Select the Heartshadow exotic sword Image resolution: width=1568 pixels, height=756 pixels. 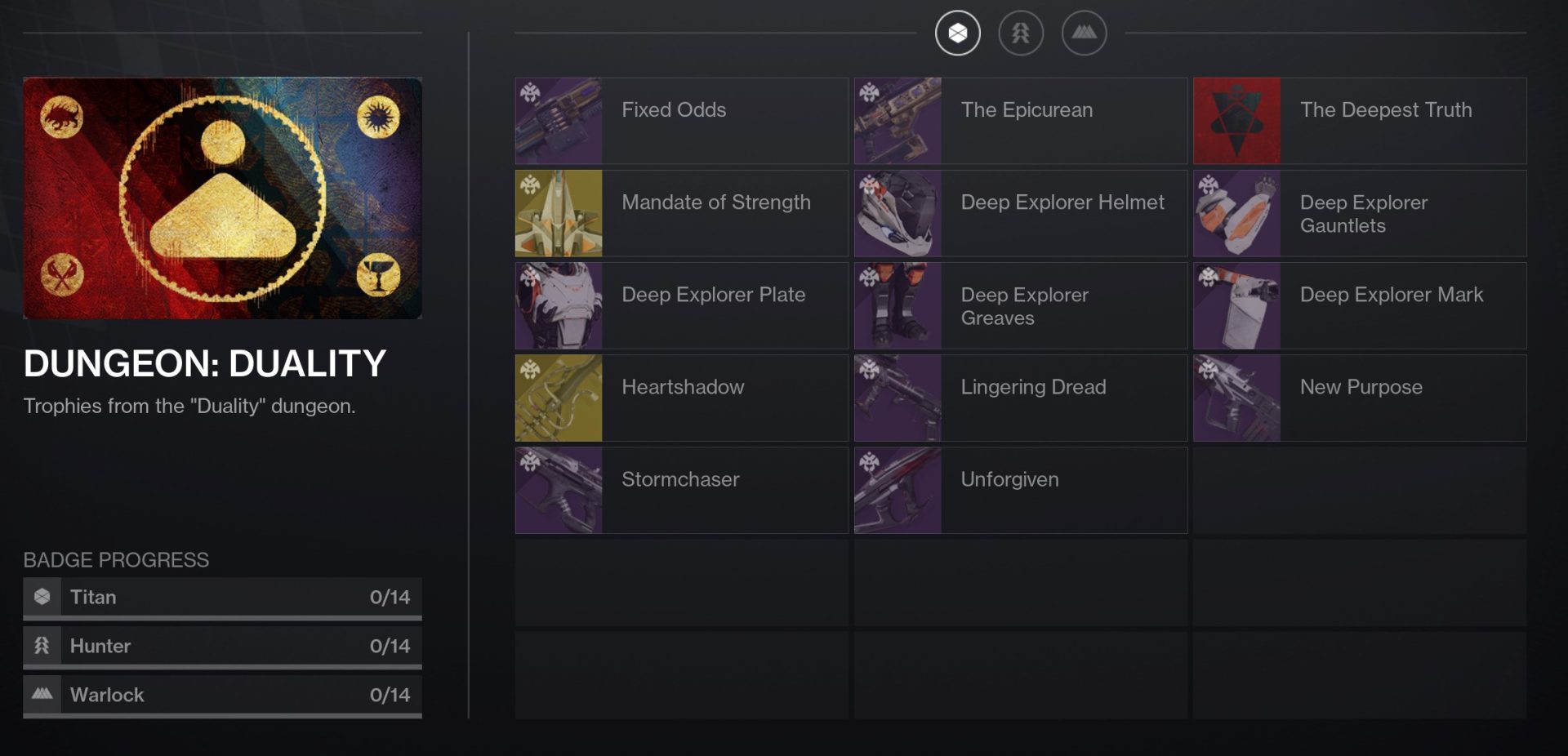pos(681,398)
